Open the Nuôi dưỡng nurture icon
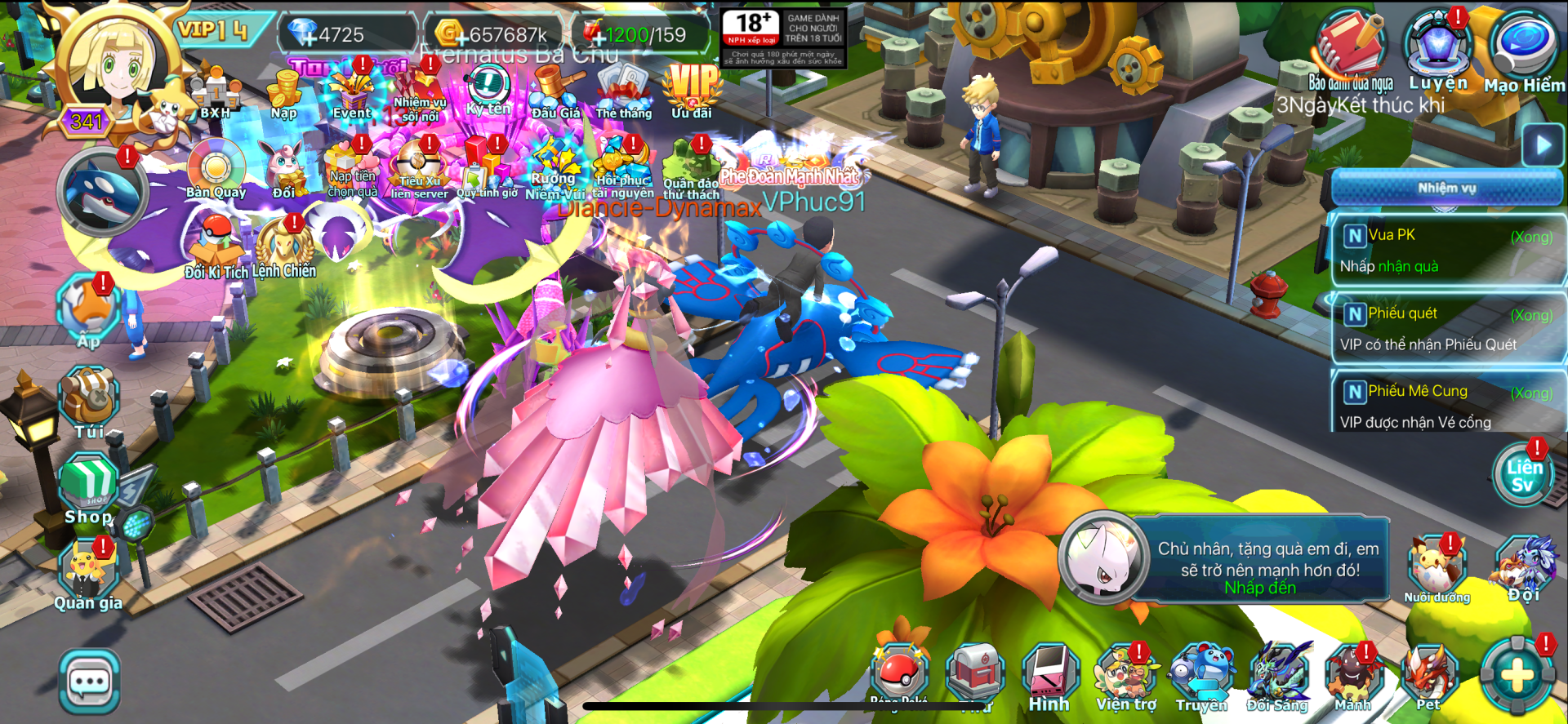Viewport: 1568px width, 724px height. [1437, 569]
